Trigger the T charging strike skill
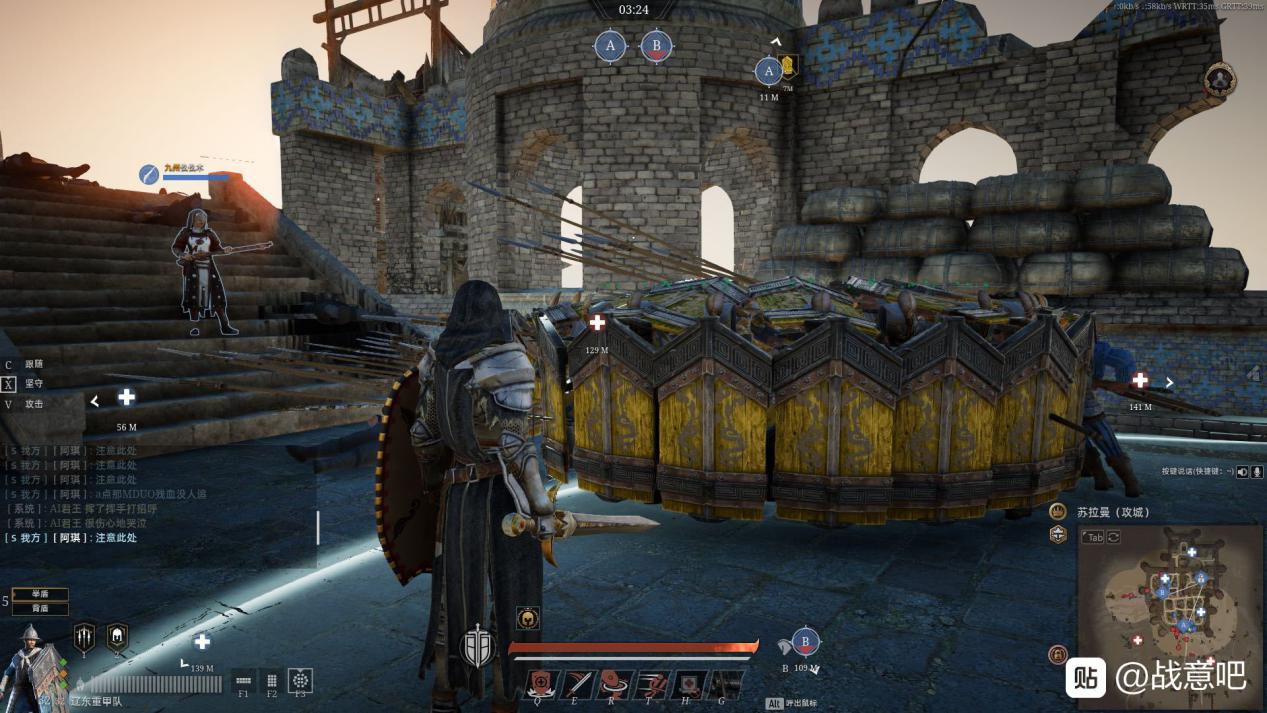Viewport: 1267px width, 713px height. point(653,684)
